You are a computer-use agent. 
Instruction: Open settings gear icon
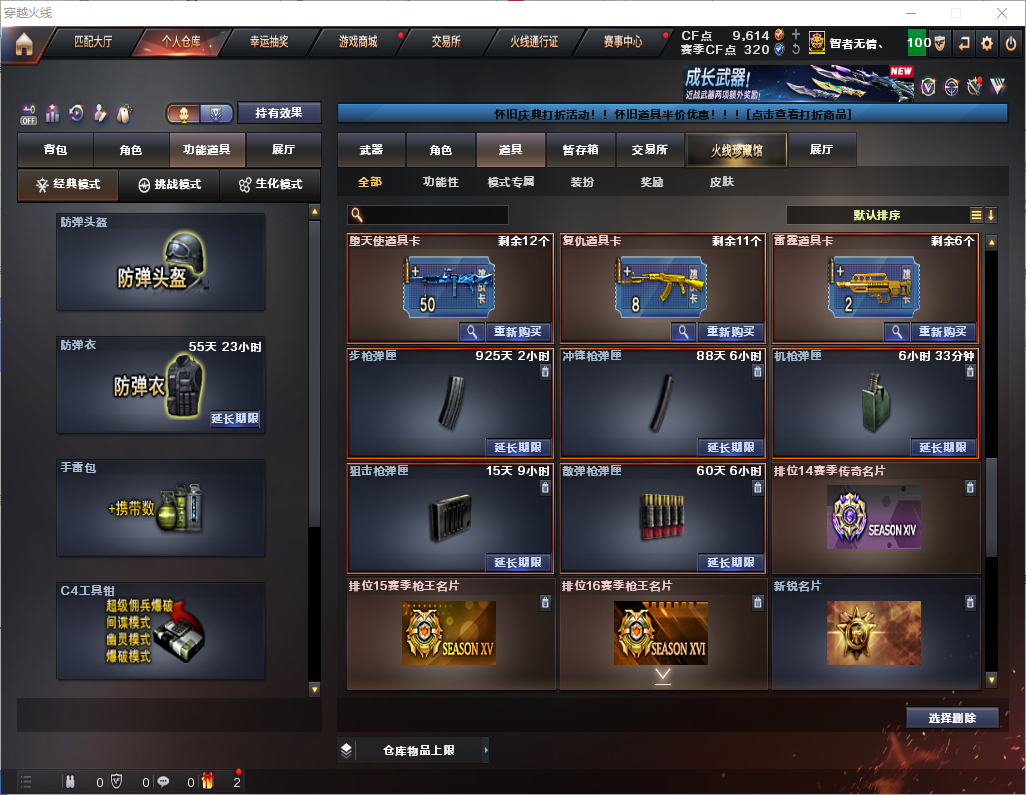pyautogui.click(x=987, y=43)
